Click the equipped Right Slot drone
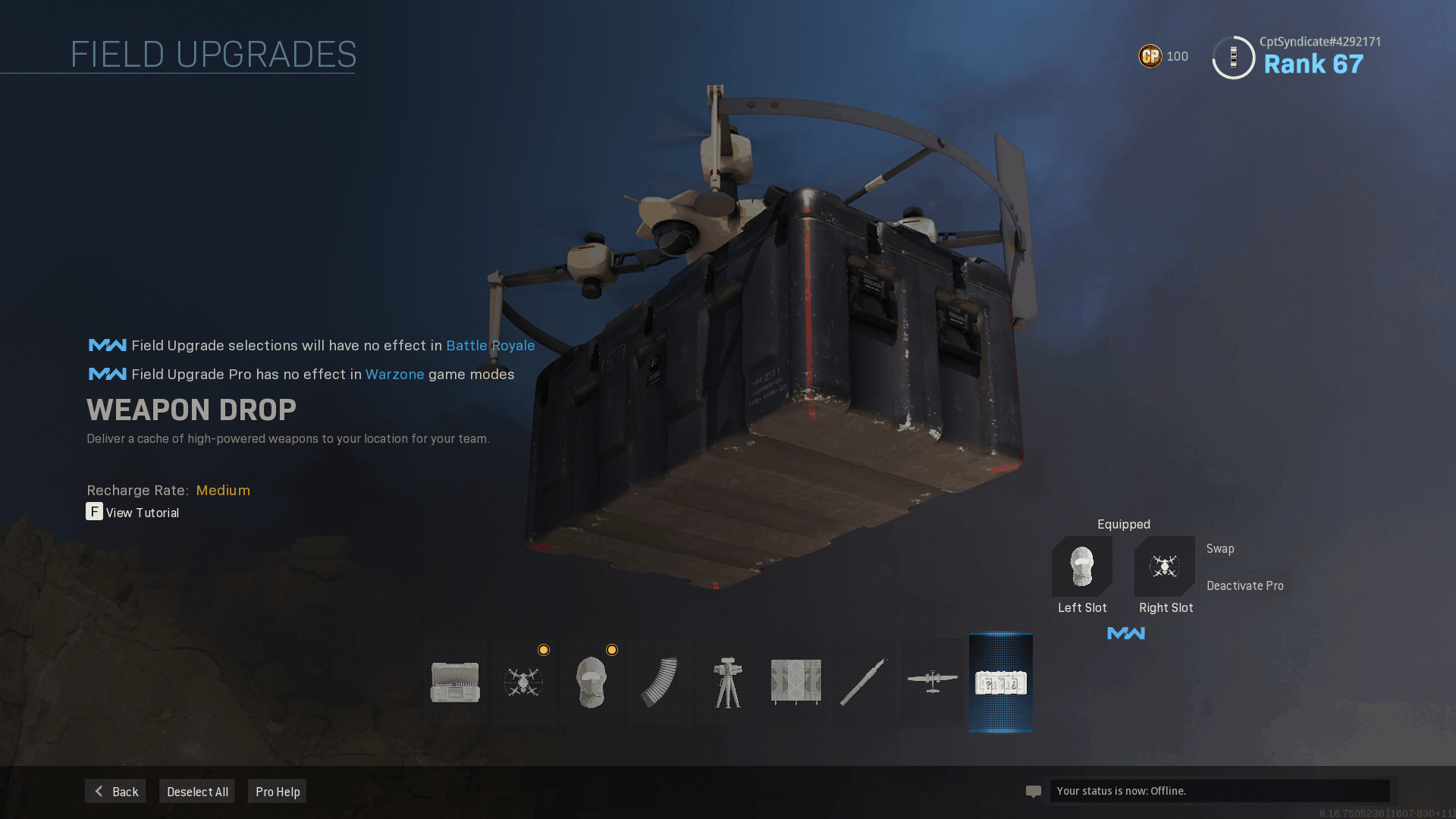1456x819 pixels. click(1165, 566)
